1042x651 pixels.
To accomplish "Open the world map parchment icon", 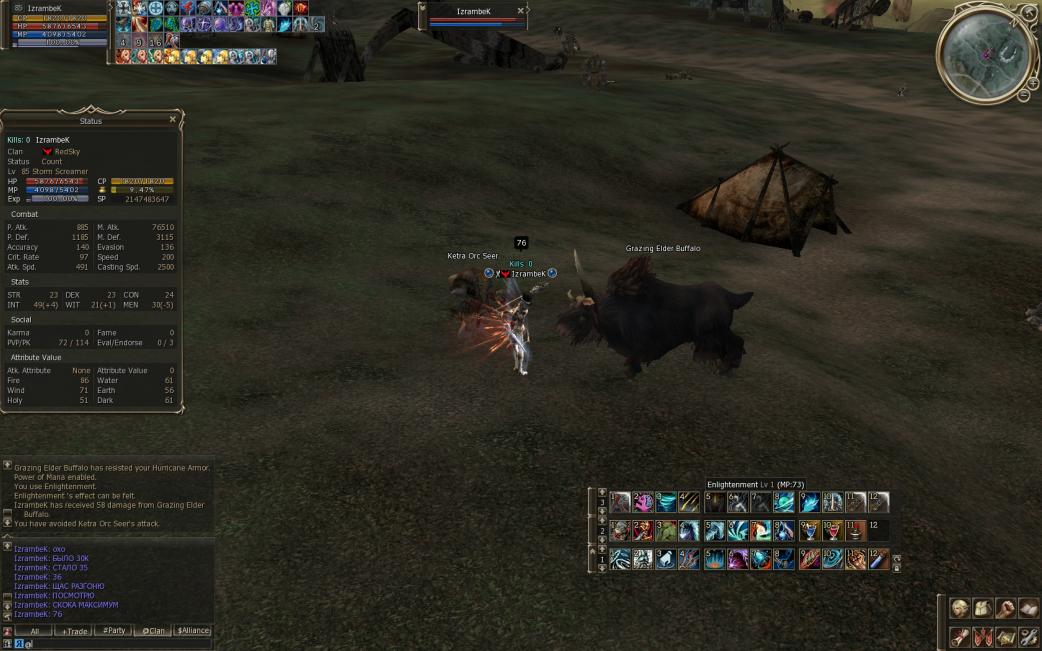I will (x=1005, y=636).
